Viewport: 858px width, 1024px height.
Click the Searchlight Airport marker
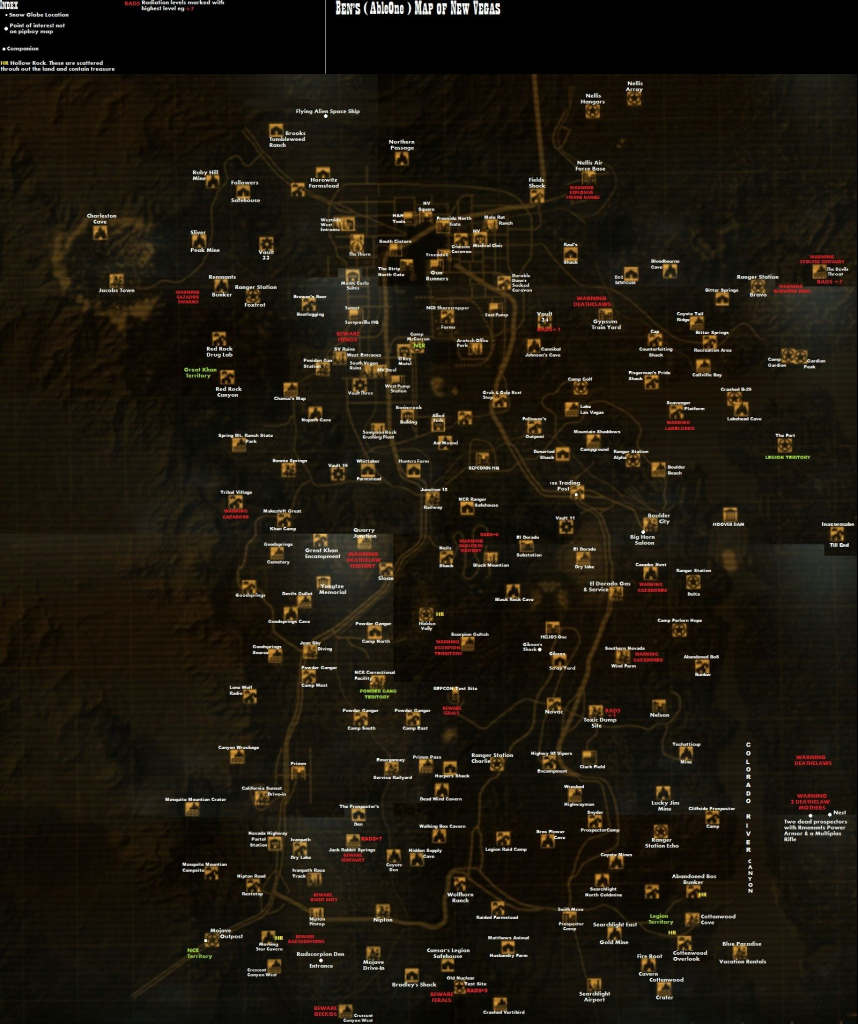pos(594,985)
